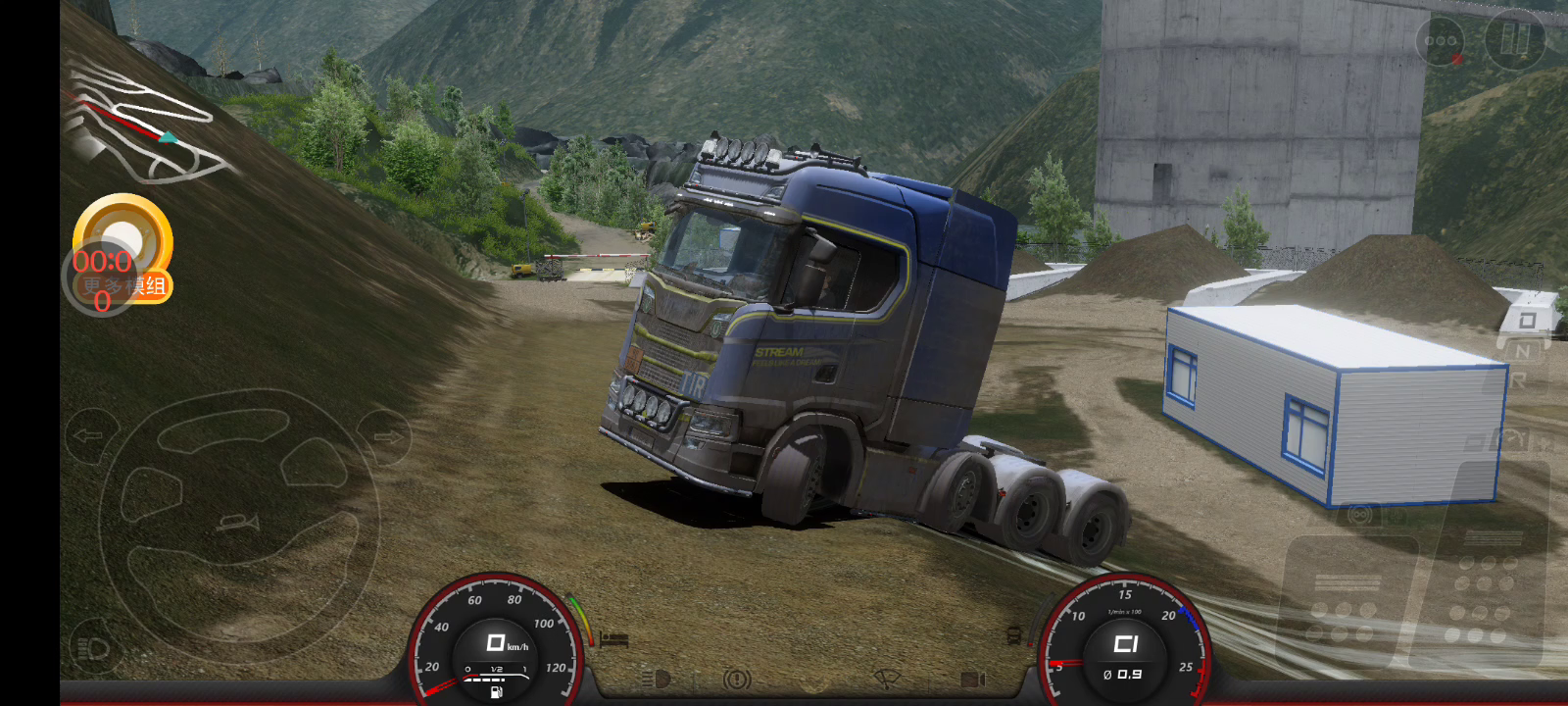The width and height of the screenshot is (1568, 706).
Task: Tap the right turn signal arrow
Action: click(385, 435)
